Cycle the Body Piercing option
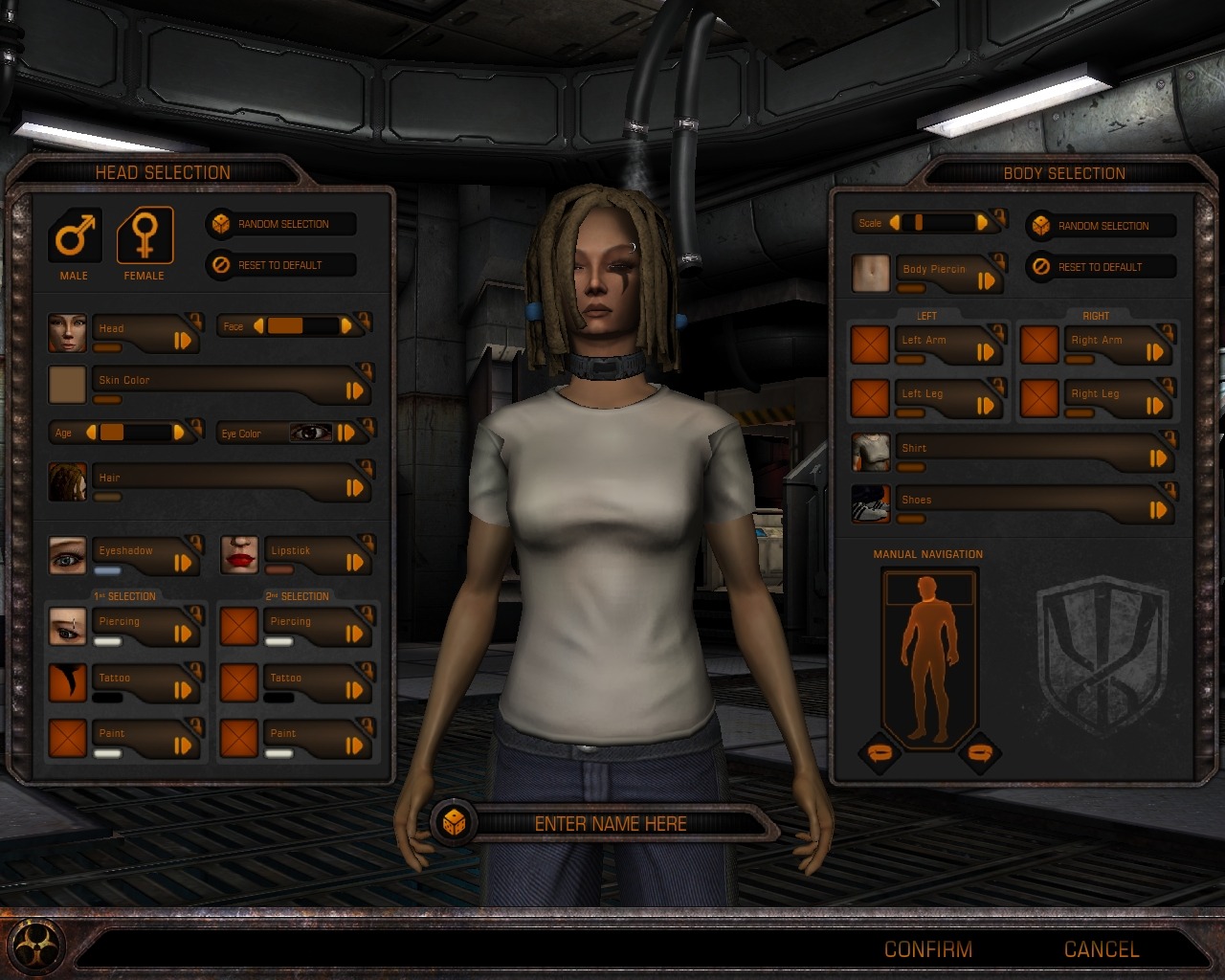The height and width of the screenshot is (980, 1225). 986,280
